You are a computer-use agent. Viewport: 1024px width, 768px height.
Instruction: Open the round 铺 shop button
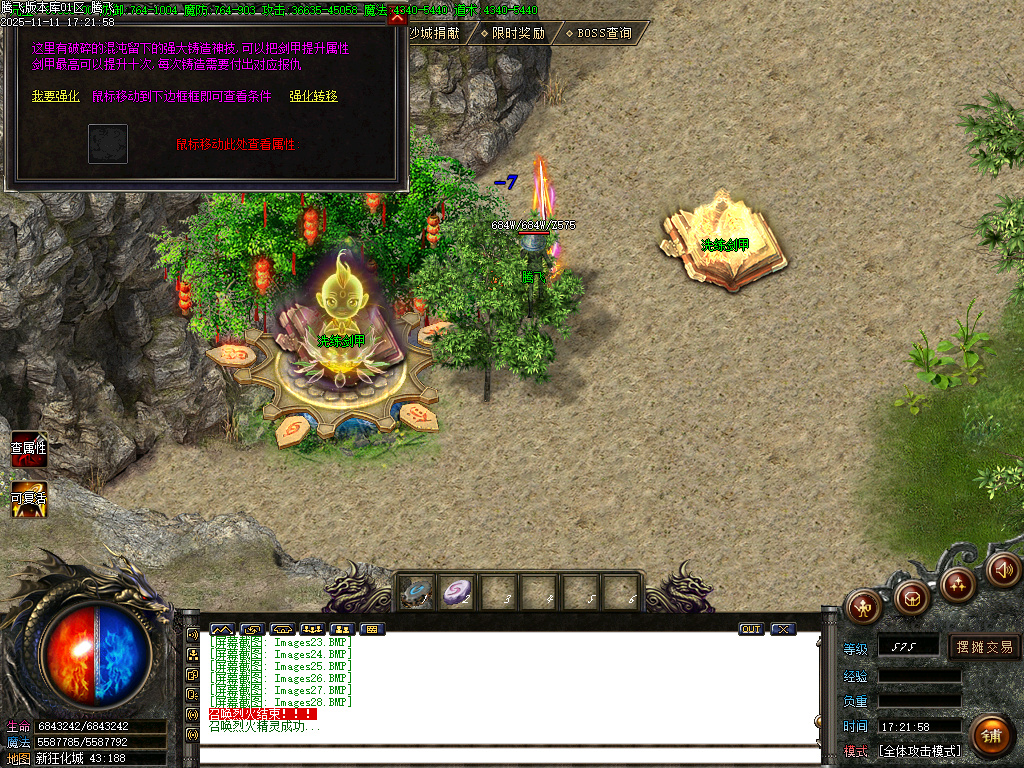point(990,736)
